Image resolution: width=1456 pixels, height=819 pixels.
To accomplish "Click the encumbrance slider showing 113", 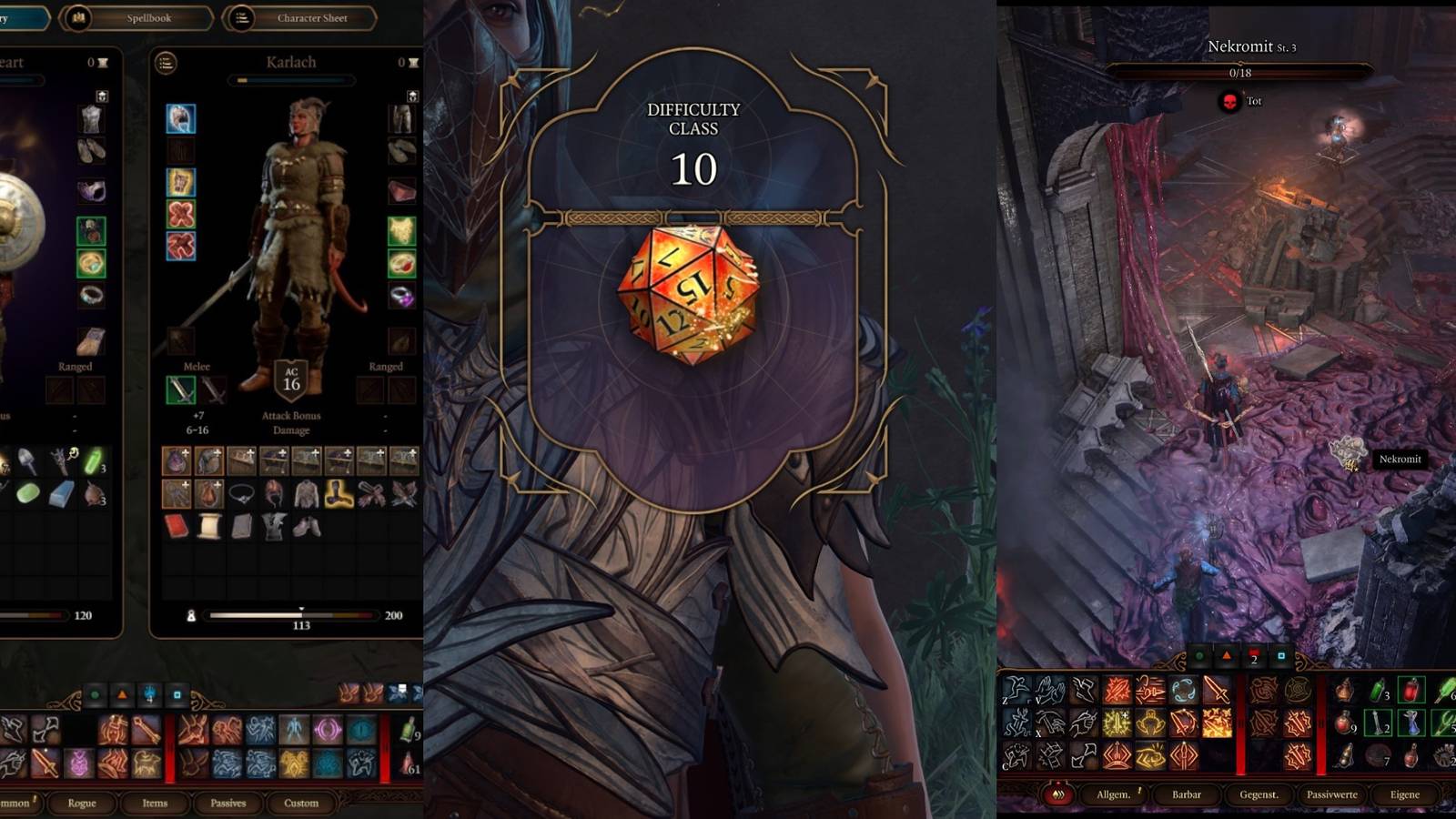I will click(x=301, y=616).
